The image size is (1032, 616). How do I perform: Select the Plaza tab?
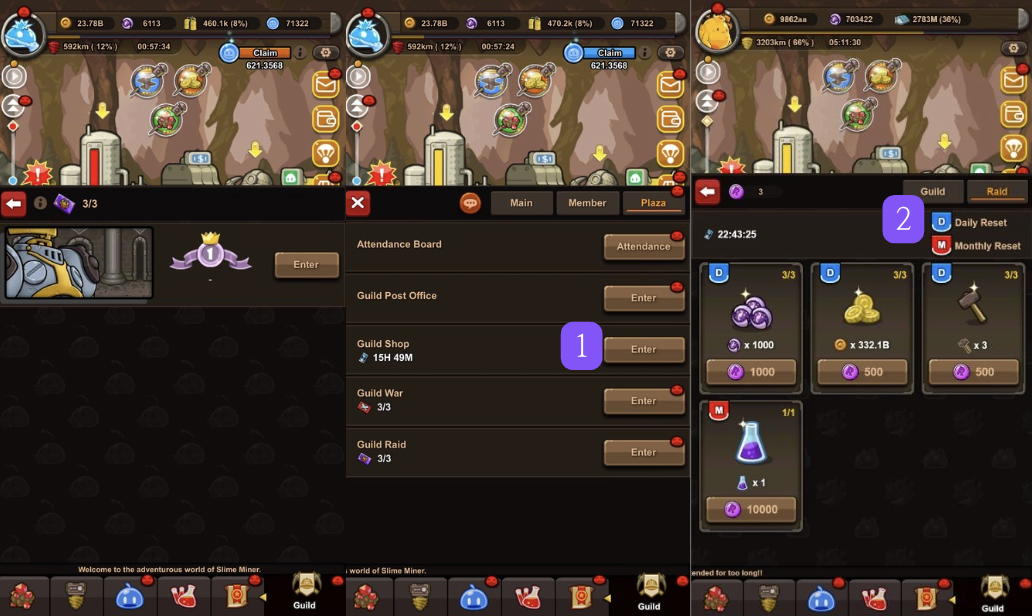pos(653,203)
